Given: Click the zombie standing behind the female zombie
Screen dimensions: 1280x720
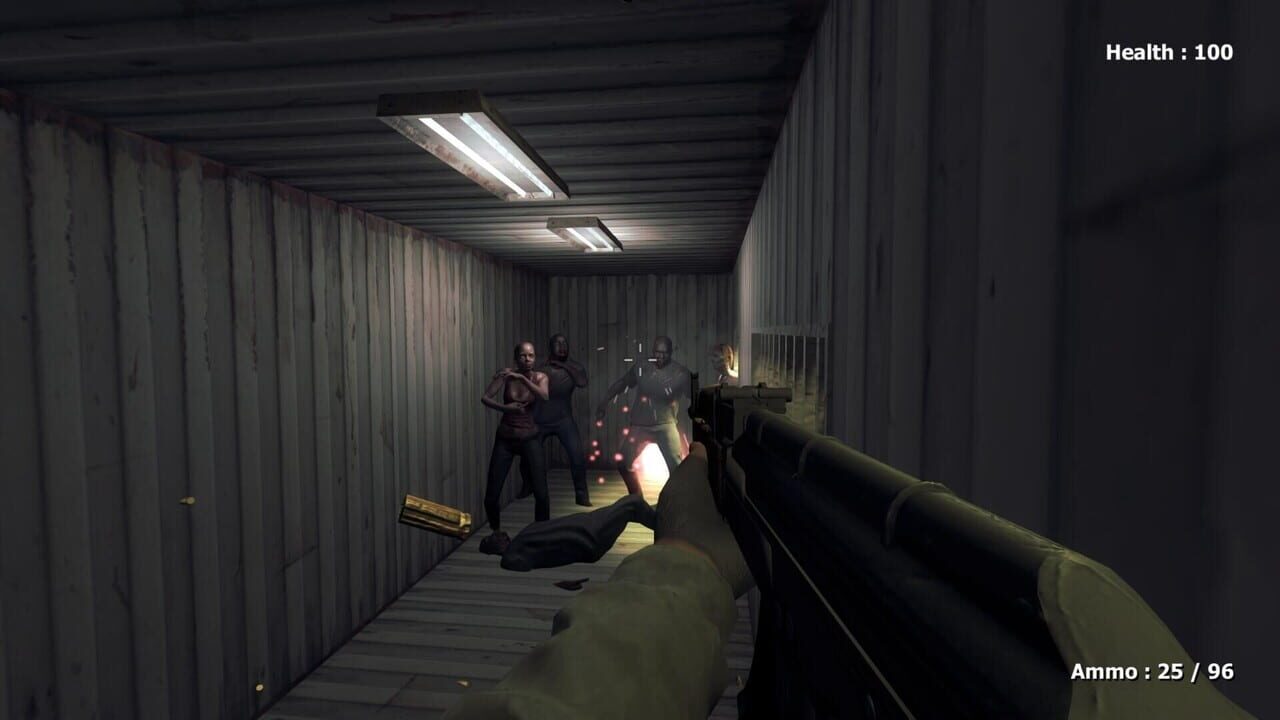Looking at the screenshot, I should [560, 390].
